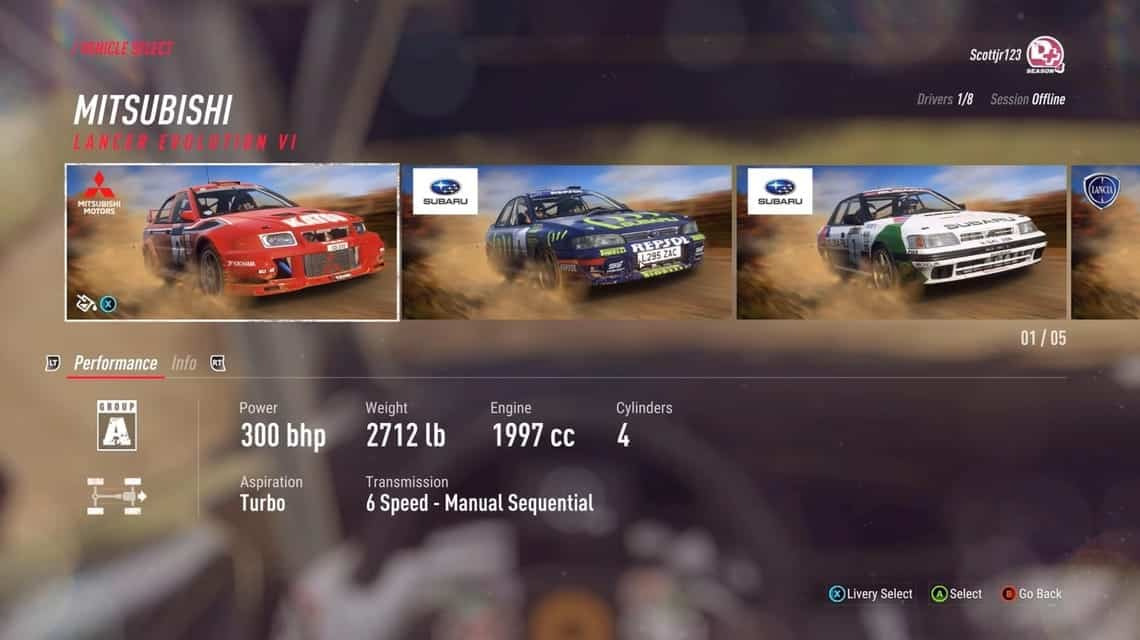The image size is (1140, 640).
Task: Confirm with the Select button
Action: [957, 594]
